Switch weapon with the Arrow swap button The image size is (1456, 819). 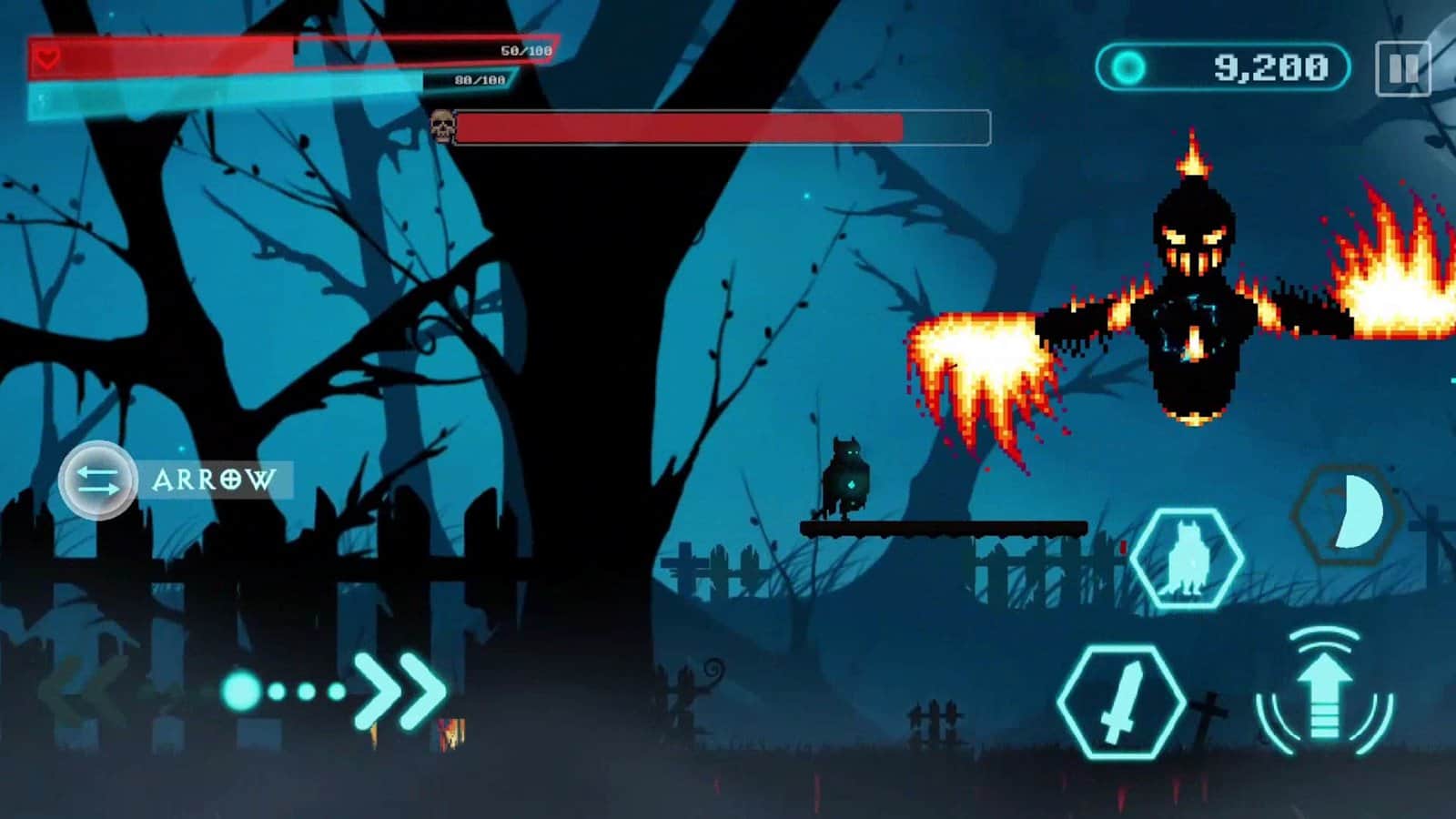98,480
